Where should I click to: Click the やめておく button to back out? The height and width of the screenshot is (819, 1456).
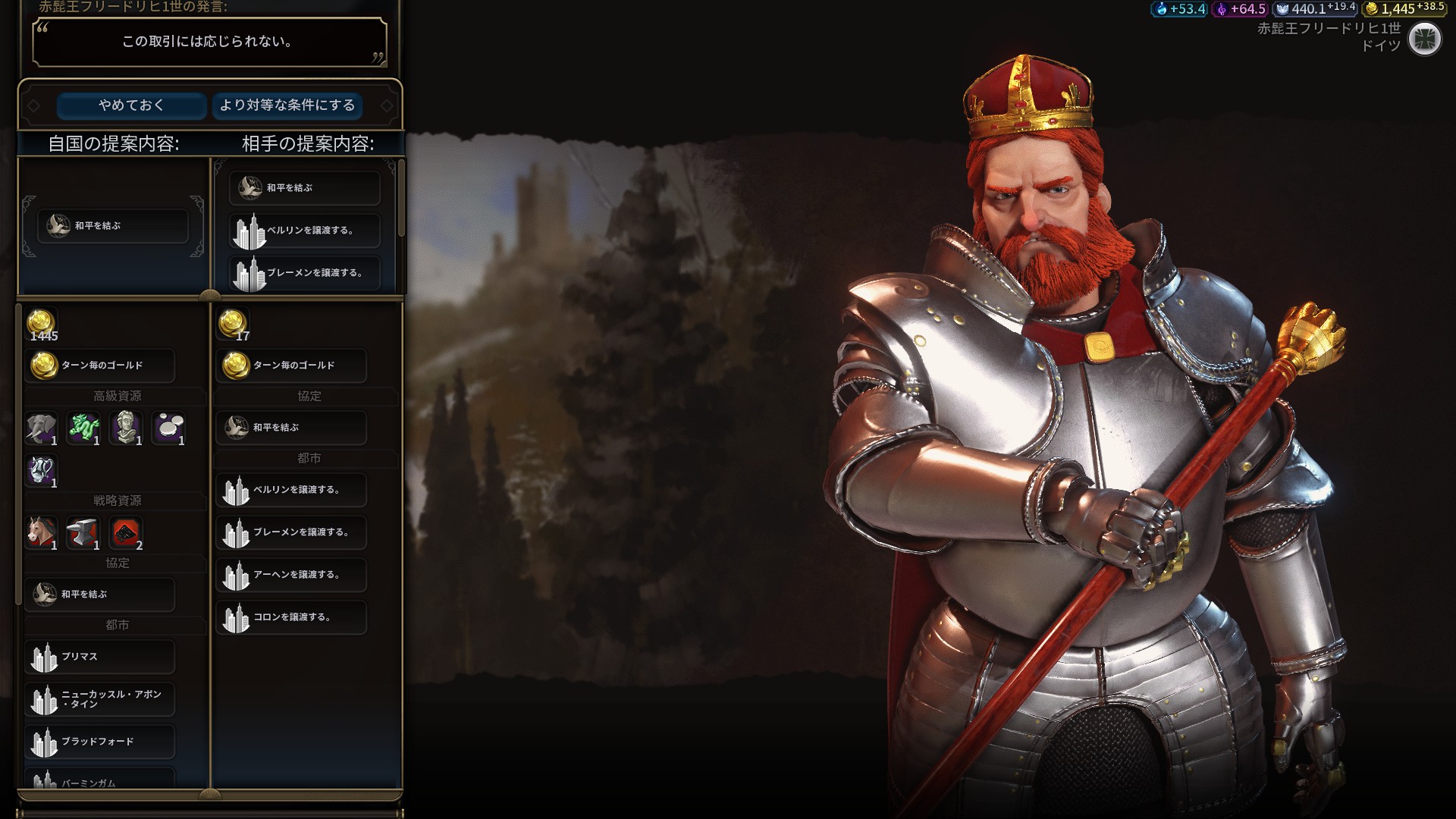131,105
